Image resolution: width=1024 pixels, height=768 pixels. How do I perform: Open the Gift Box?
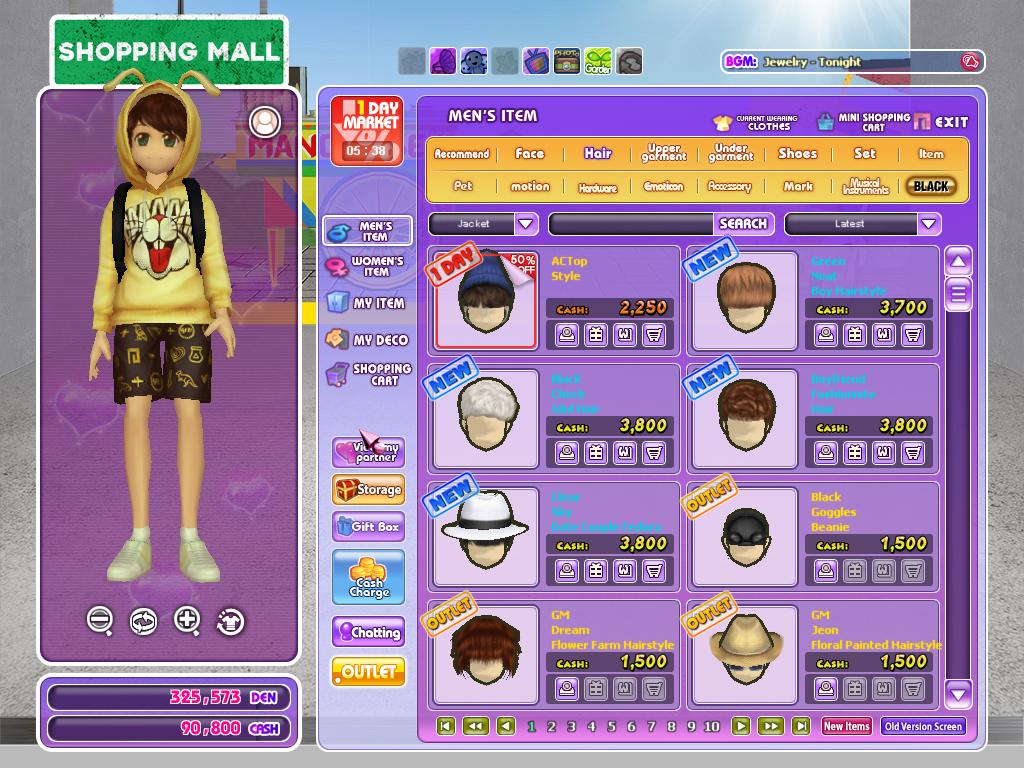pyautogui.click(x=368, y=527)
